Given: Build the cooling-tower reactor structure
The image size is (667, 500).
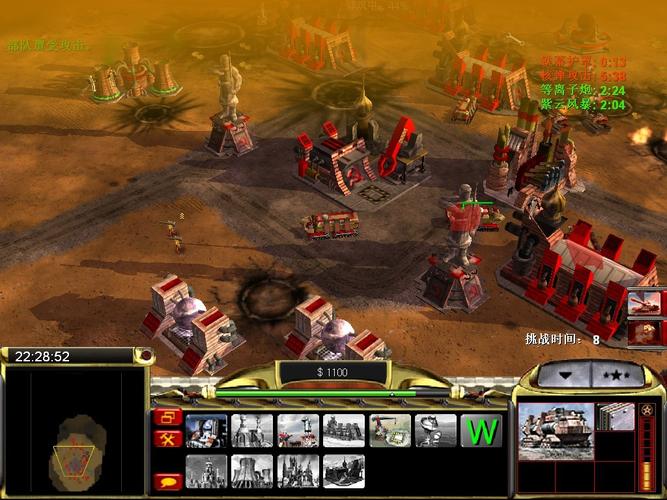Looking at the screenshot, I should coord(252,471).
